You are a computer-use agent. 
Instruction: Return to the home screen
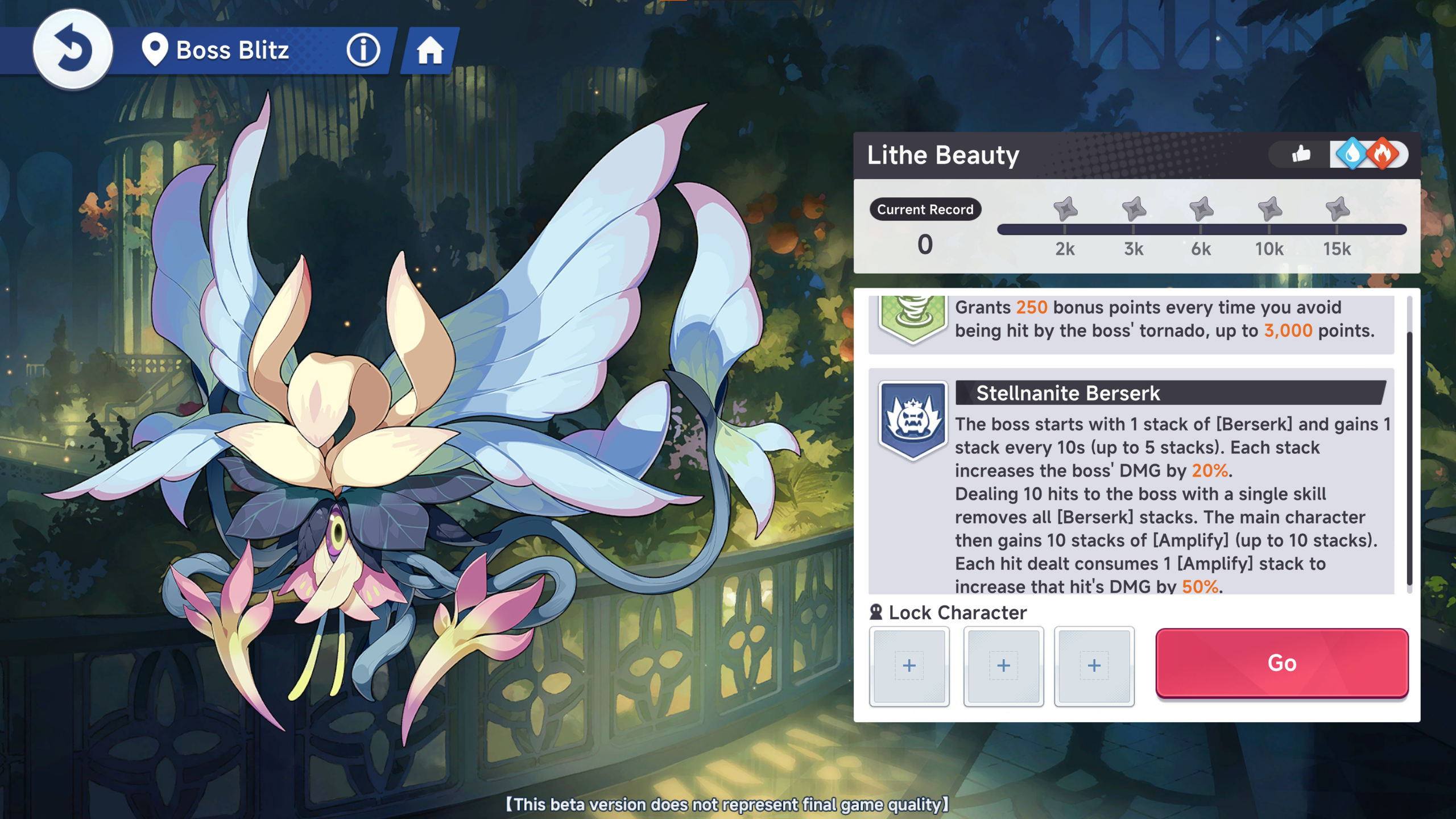click(430, 51)
